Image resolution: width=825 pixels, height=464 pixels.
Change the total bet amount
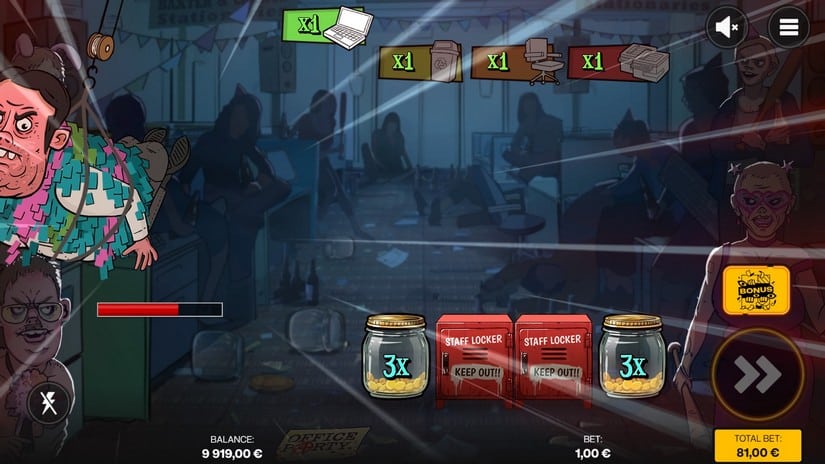click(757, 446)
